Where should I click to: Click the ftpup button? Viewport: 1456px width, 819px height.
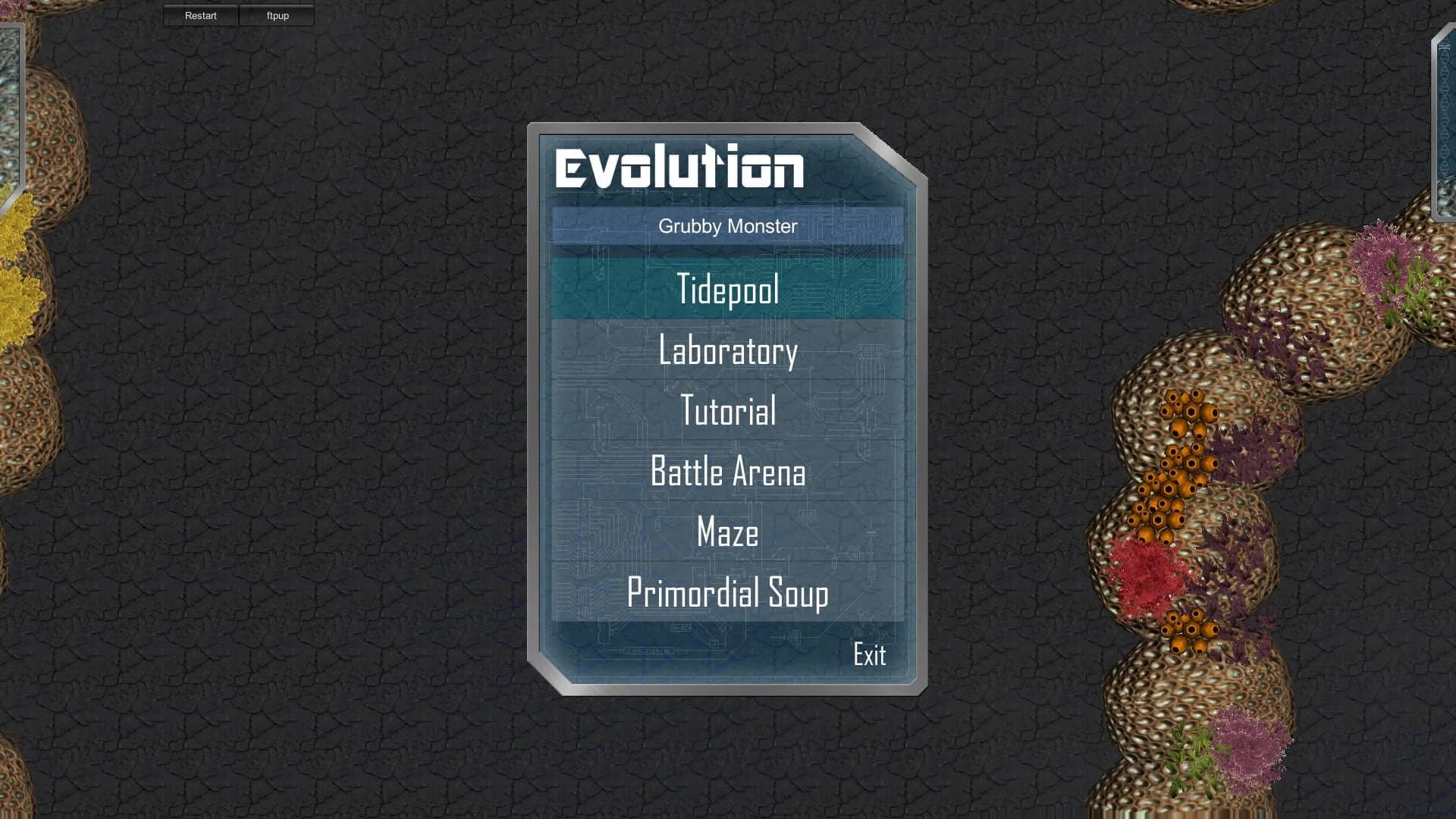(277, 15)
